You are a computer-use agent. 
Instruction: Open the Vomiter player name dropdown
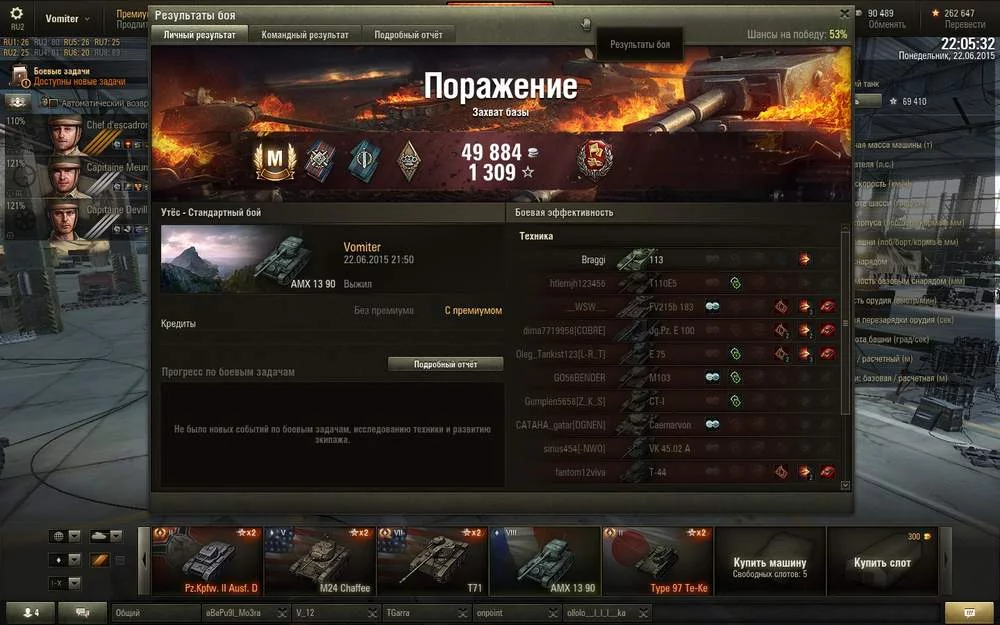[66, 19]
